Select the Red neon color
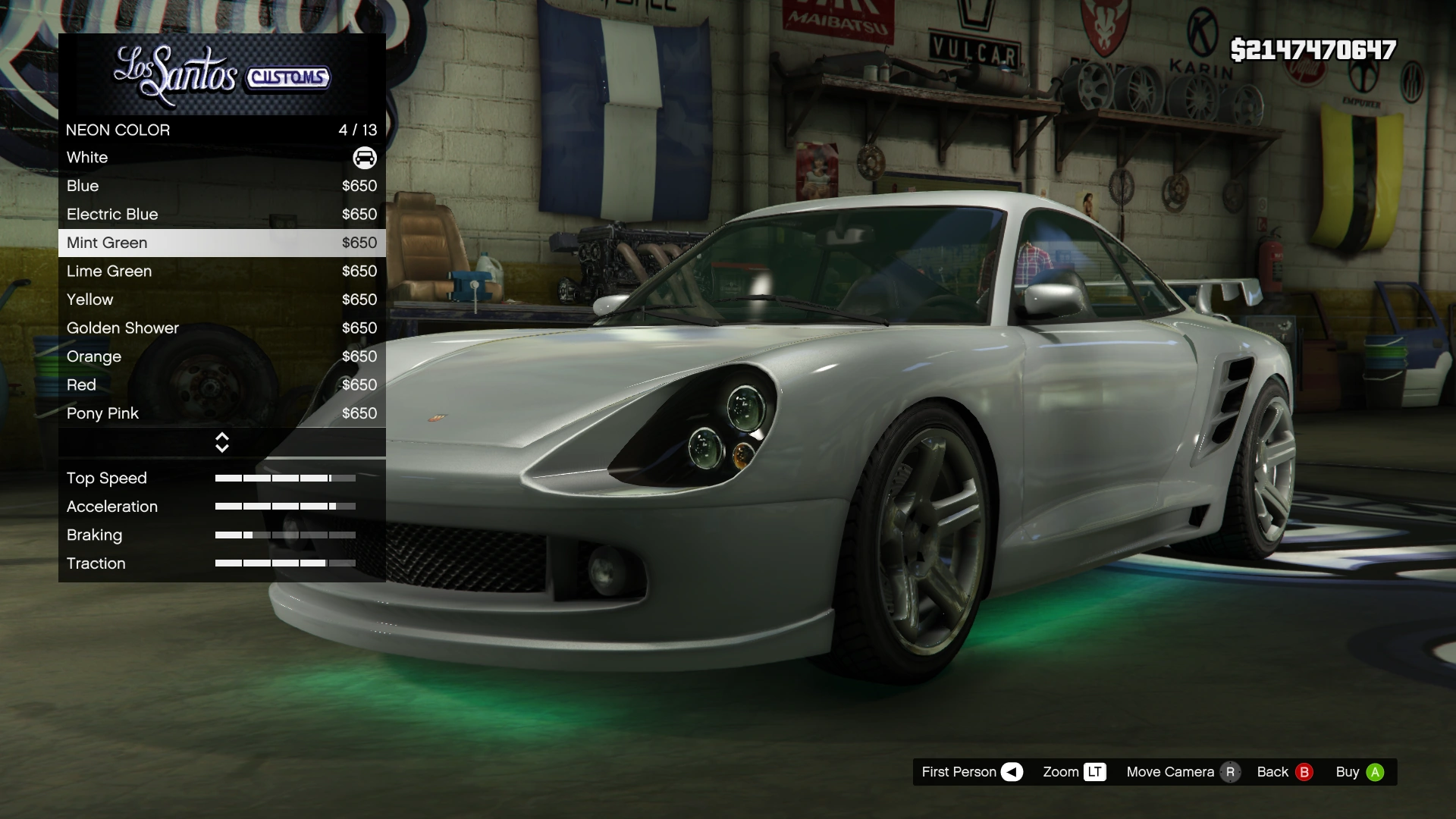This screenshot has width=1456, height=819. tap(221, 385)
